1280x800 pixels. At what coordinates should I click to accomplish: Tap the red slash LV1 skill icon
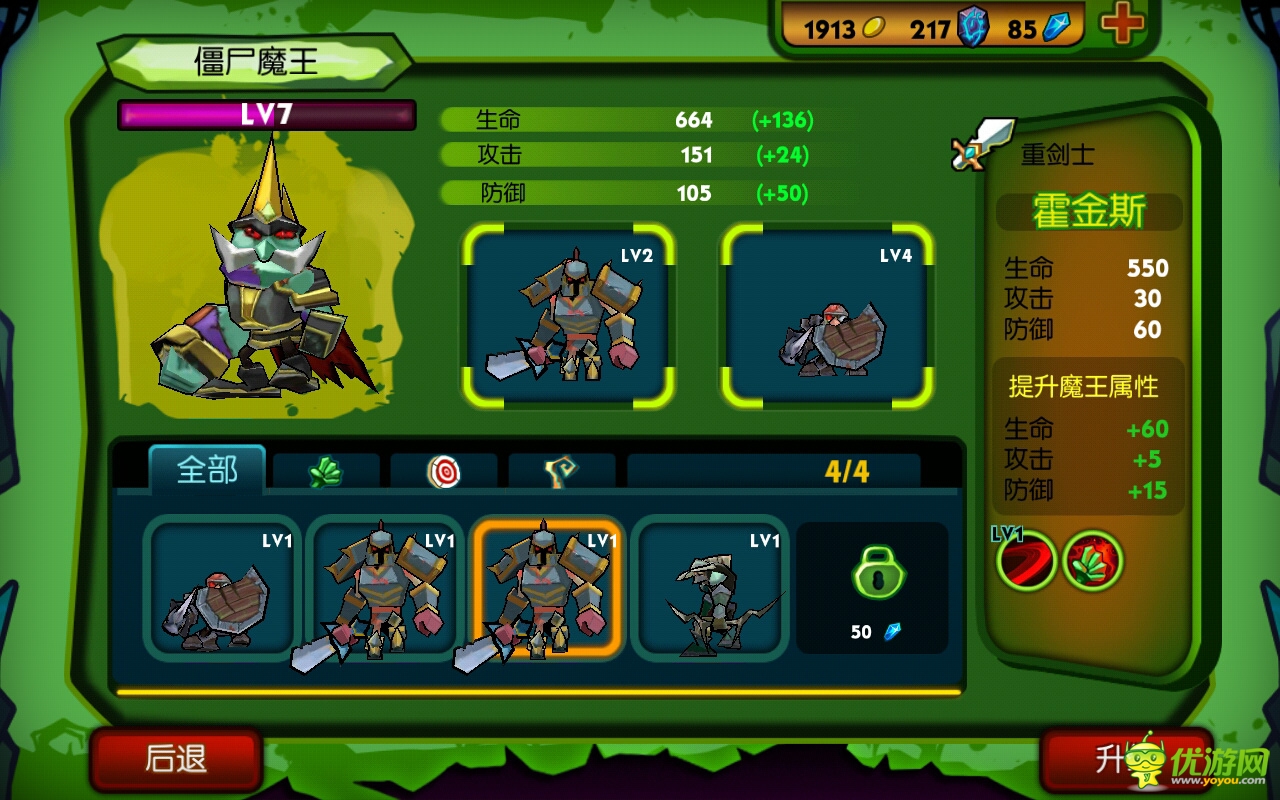pos(1026,561)
